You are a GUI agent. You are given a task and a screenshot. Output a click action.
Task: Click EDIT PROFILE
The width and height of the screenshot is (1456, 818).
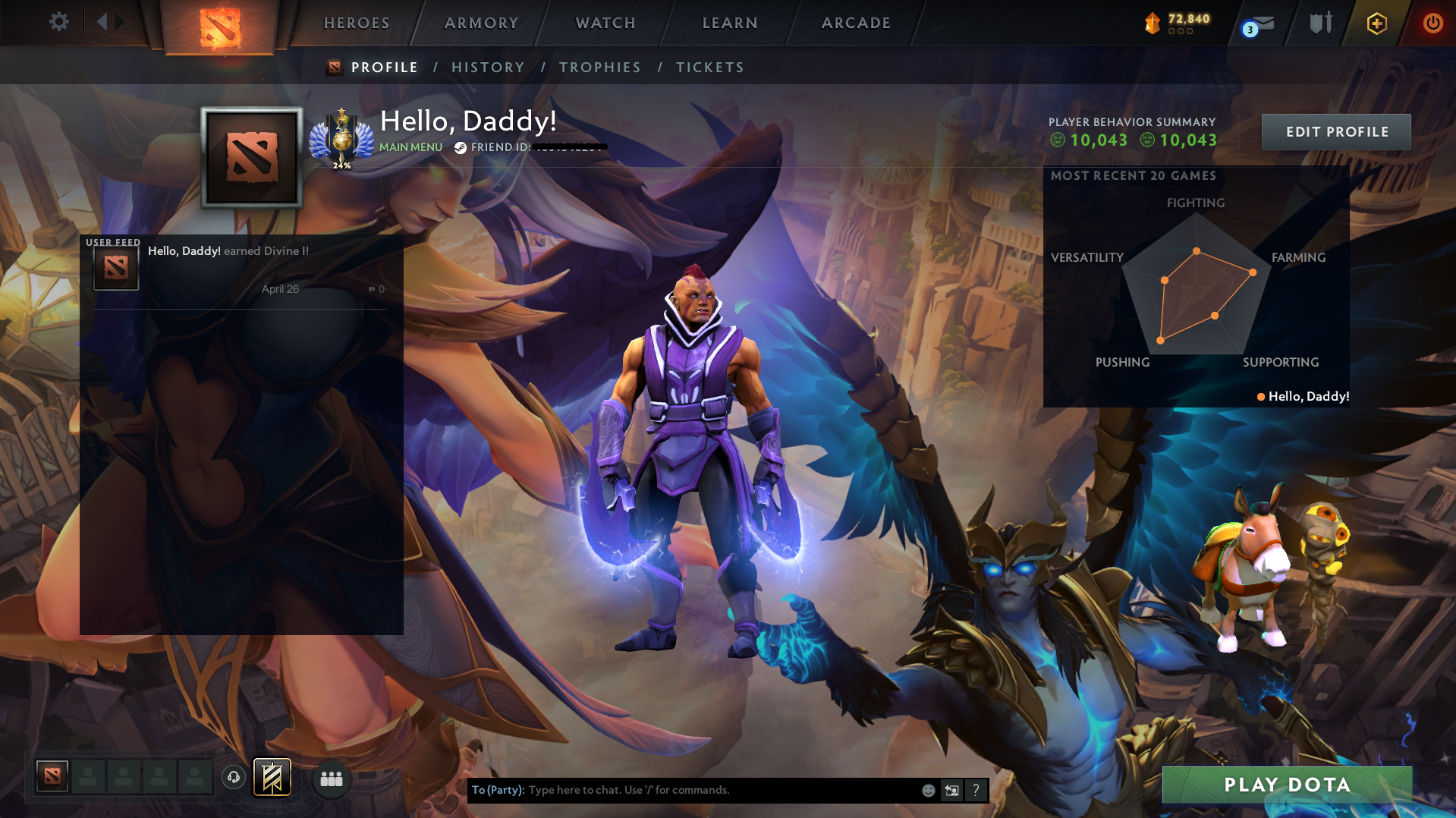[x=1335, y=131]
